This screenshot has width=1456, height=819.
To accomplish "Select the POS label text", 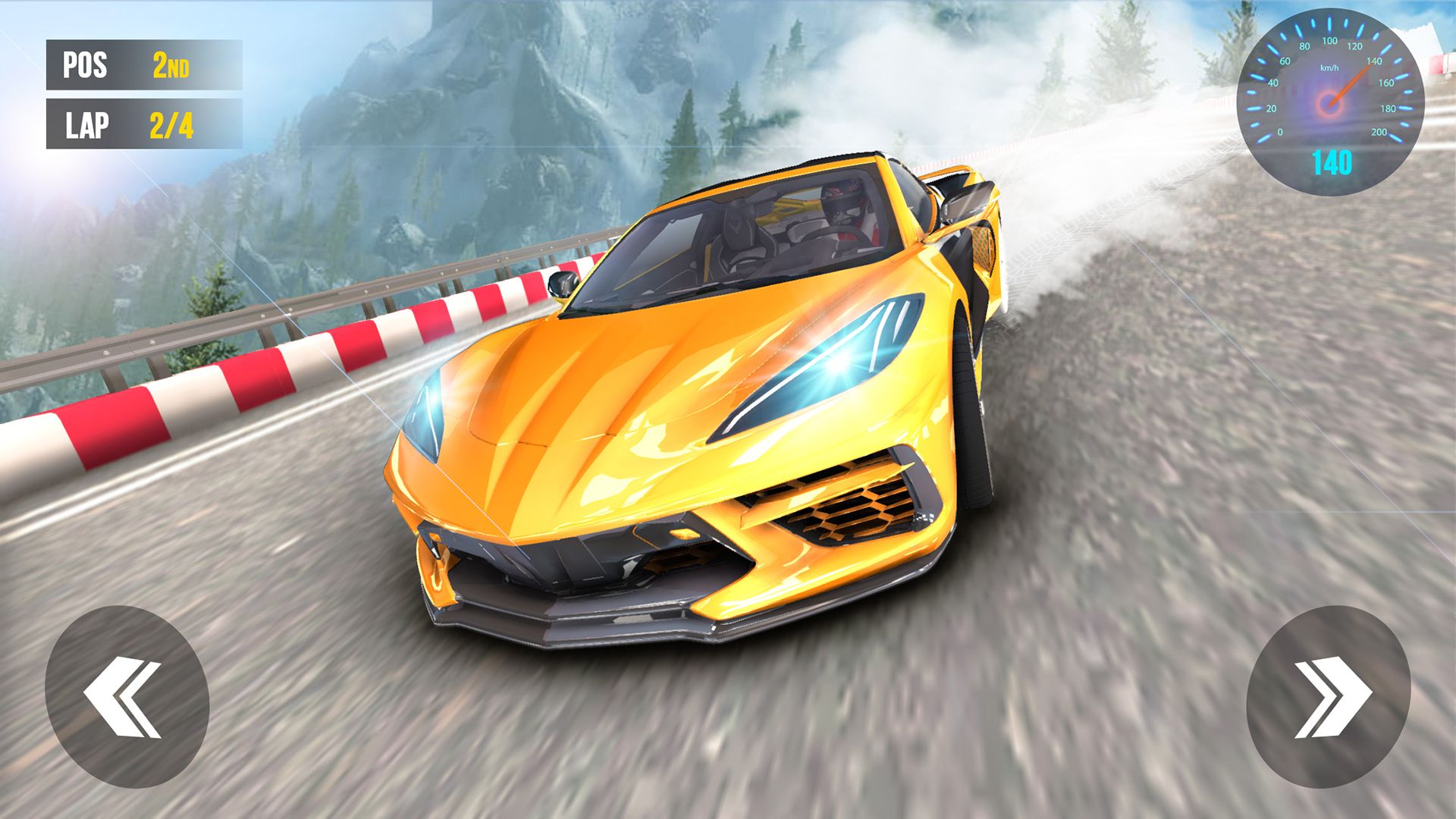I will click(x=83, y=66).
